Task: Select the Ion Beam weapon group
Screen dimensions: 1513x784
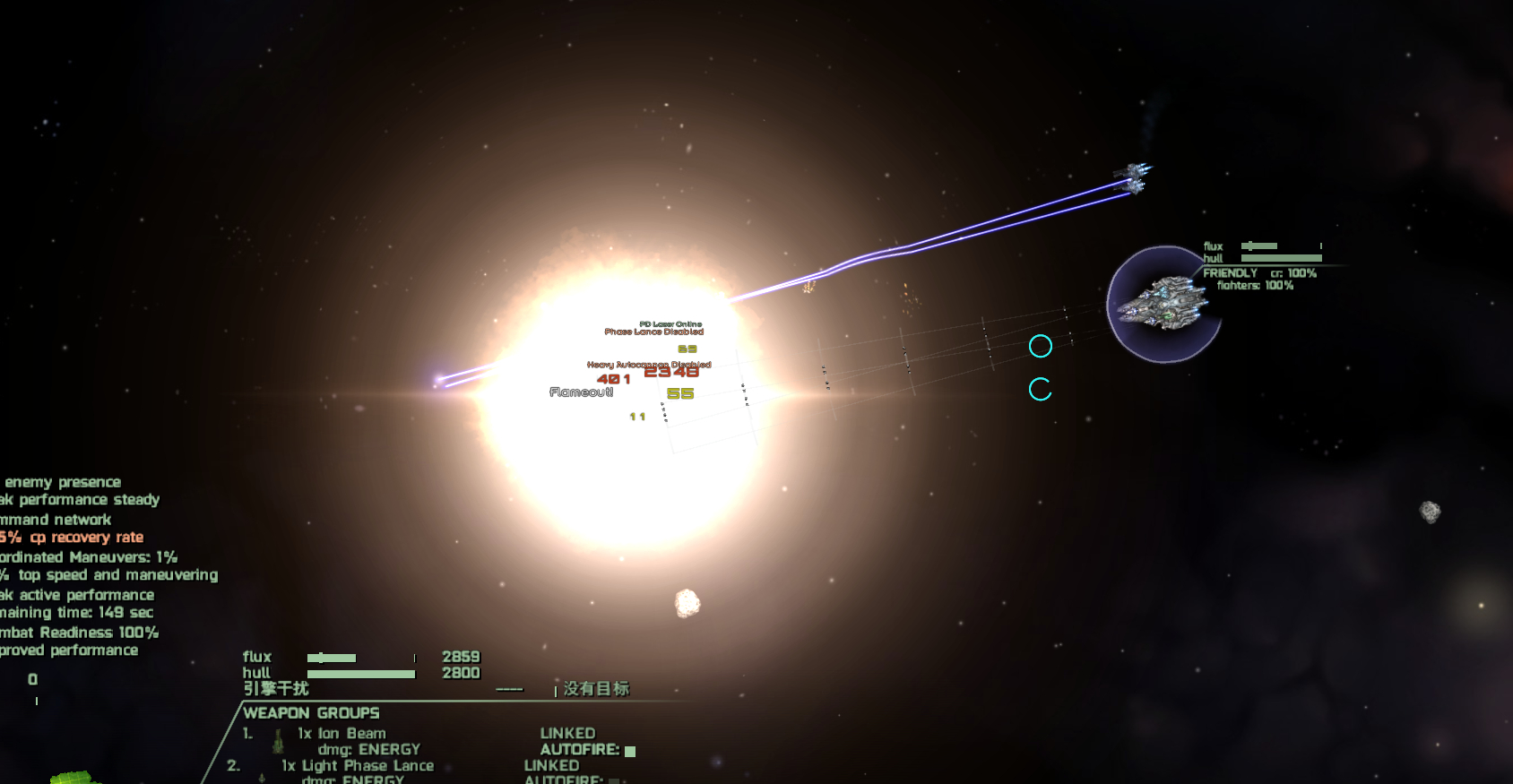Action: coord(342,734)
